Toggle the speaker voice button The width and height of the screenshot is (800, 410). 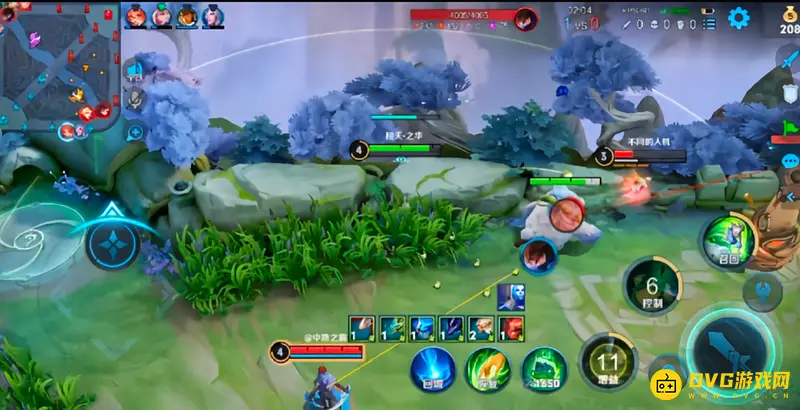[x=135, y=69]
